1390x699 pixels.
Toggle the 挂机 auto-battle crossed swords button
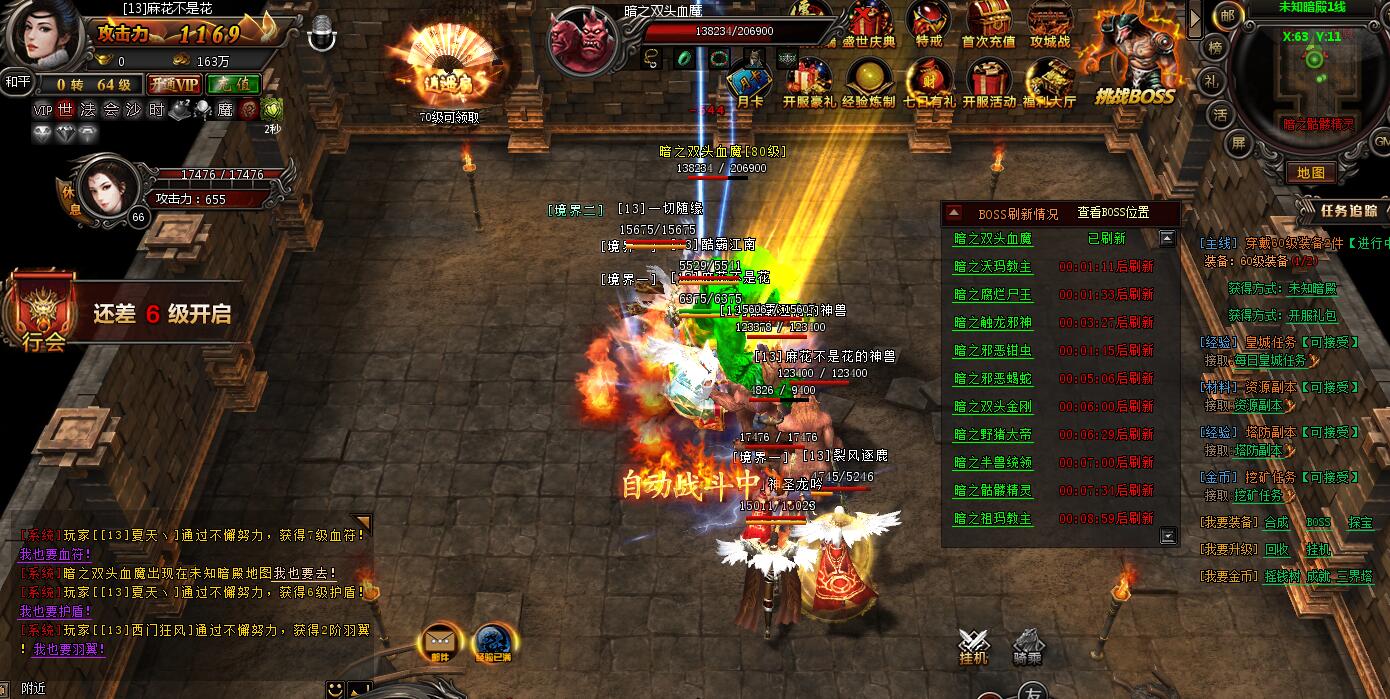pyautogui.click(x=973, y=648)
